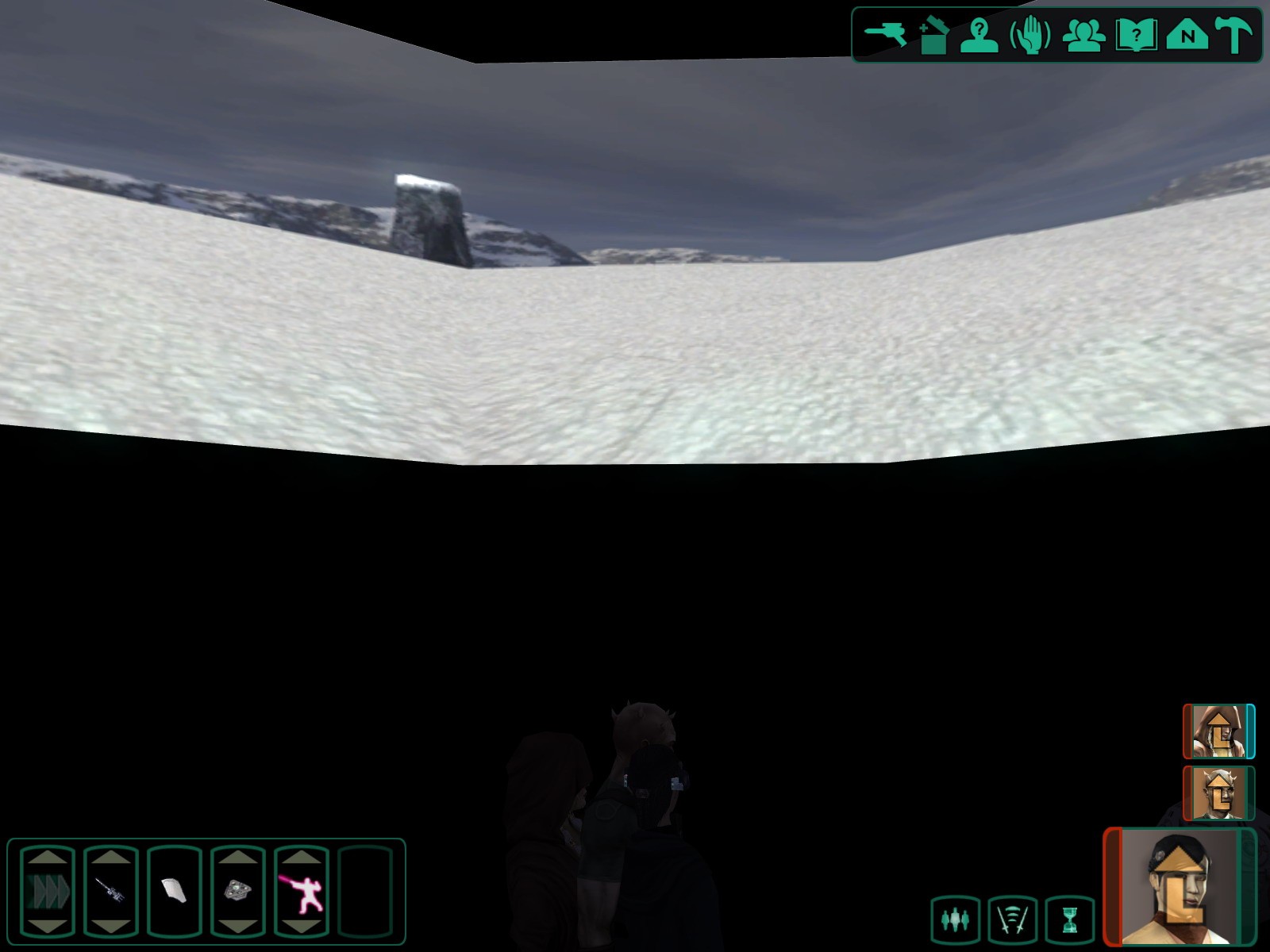Use the white armband item slot
Viewport: 1270px width, 952px height.
click(x=175, y=890)
